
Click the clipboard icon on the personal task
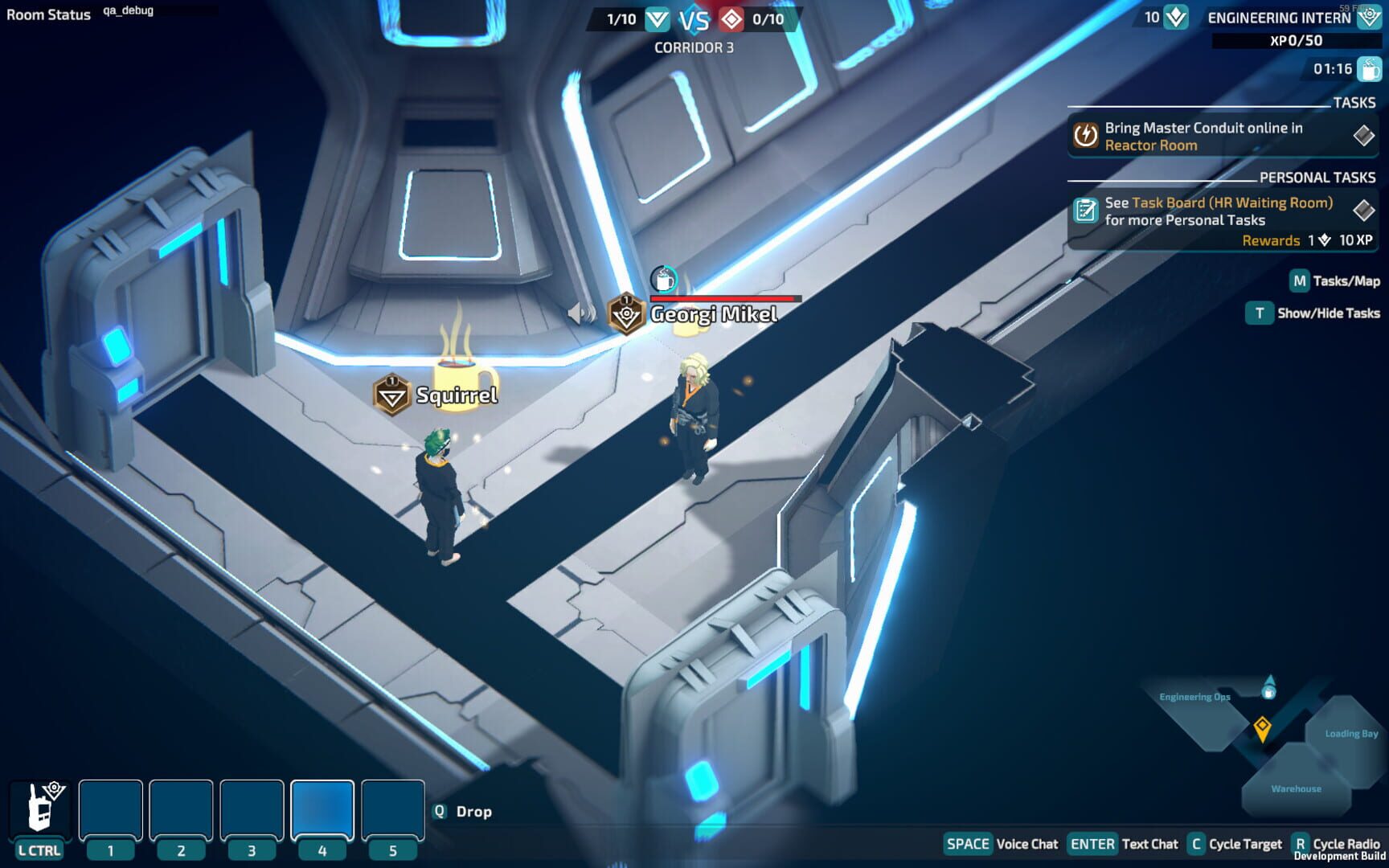[x=1086, y=211]
